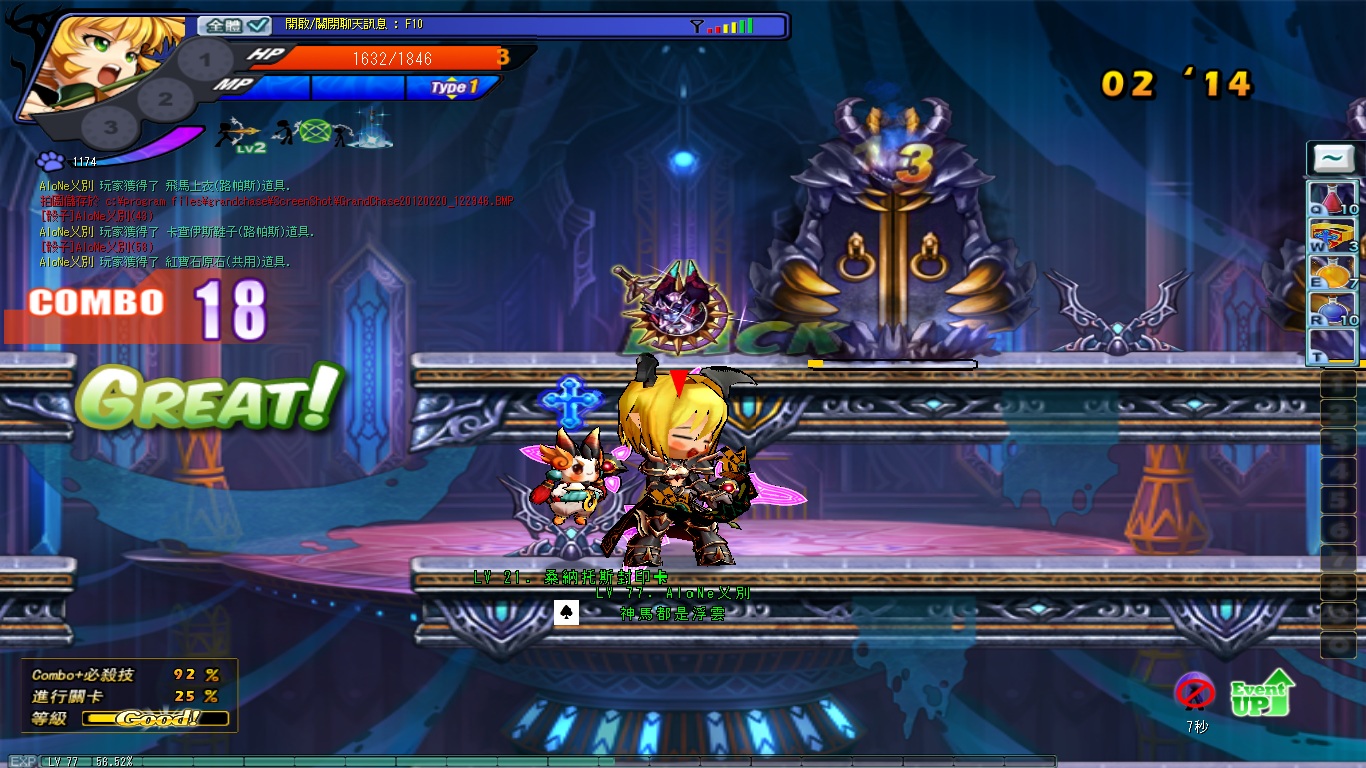Click the glowing blue light skill icon
The height and width of the screenshot is (768, 1366).
click(x=370, y=130)
